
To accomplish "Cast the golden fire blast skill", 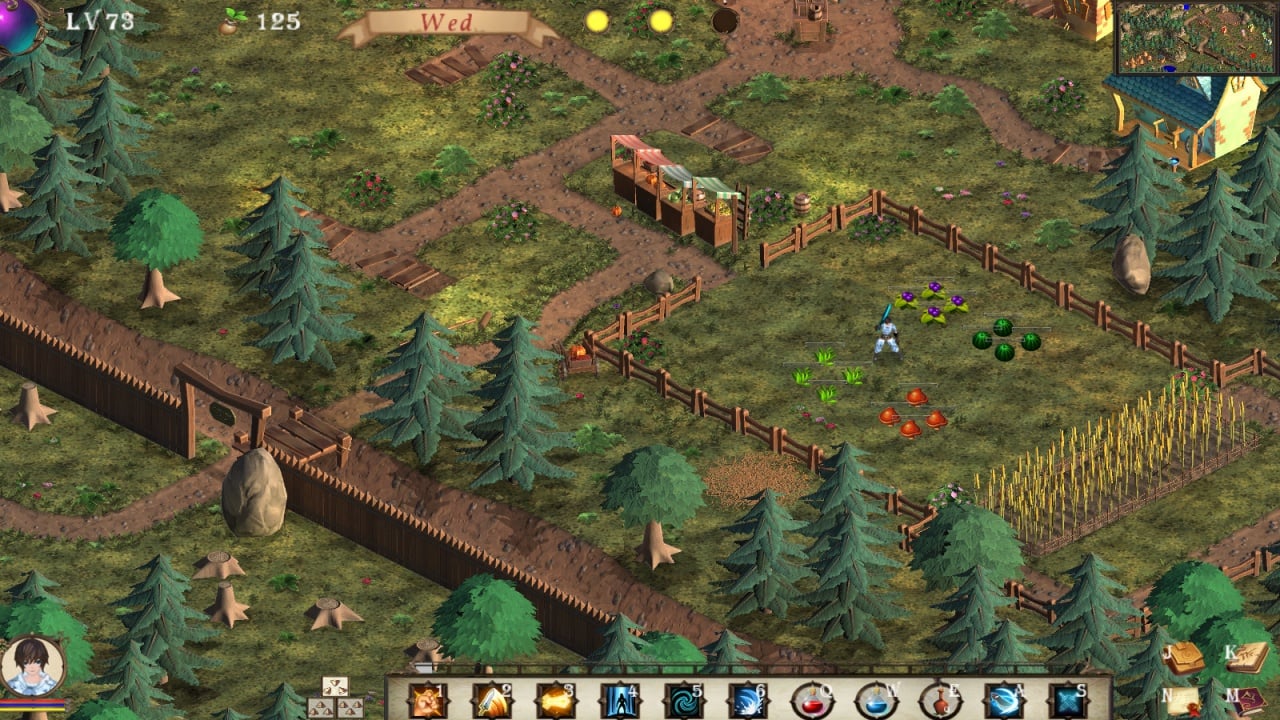I will pos(555,701).
